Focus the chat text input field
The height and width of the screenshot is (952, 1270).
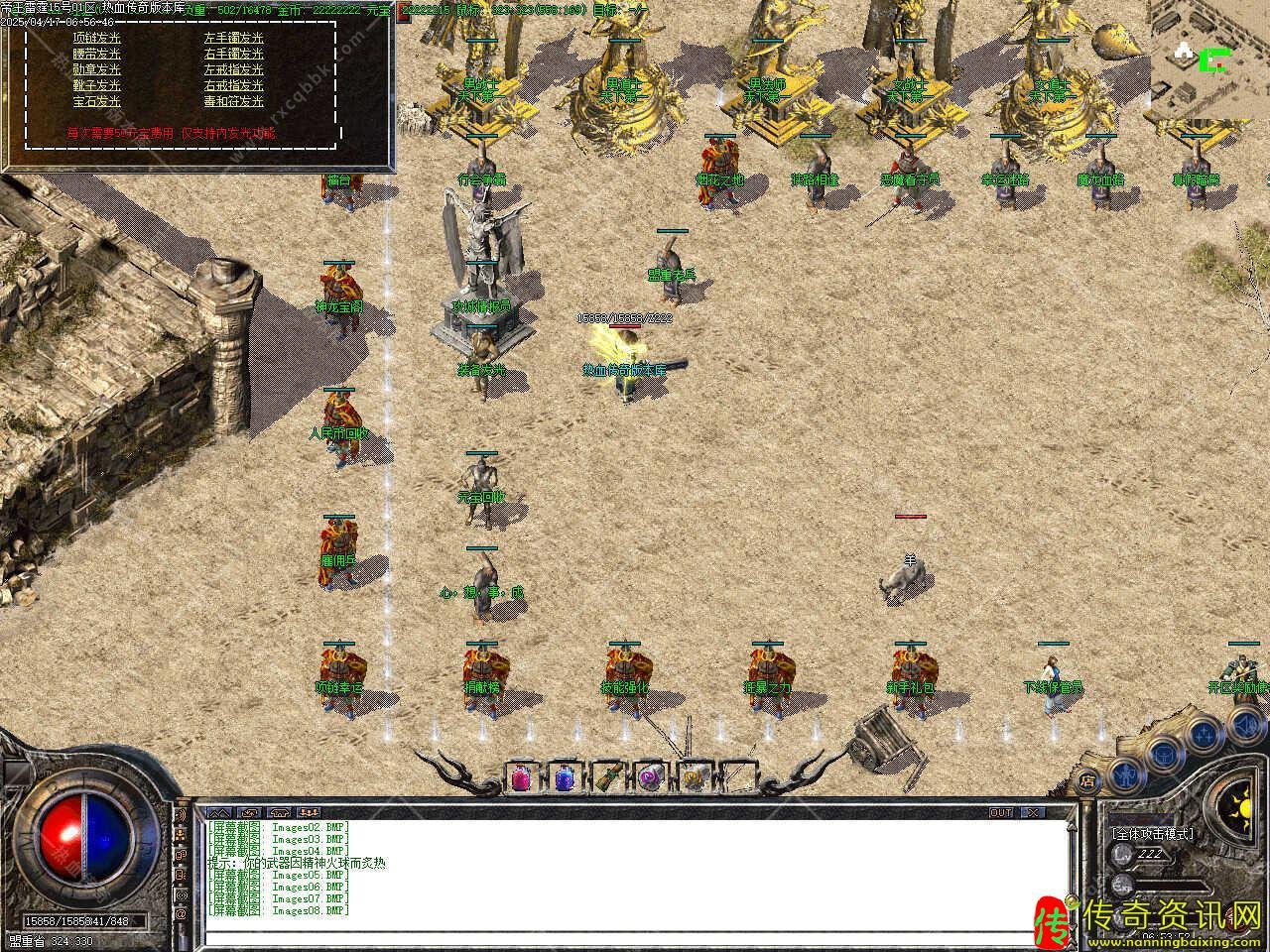[635, 938]
